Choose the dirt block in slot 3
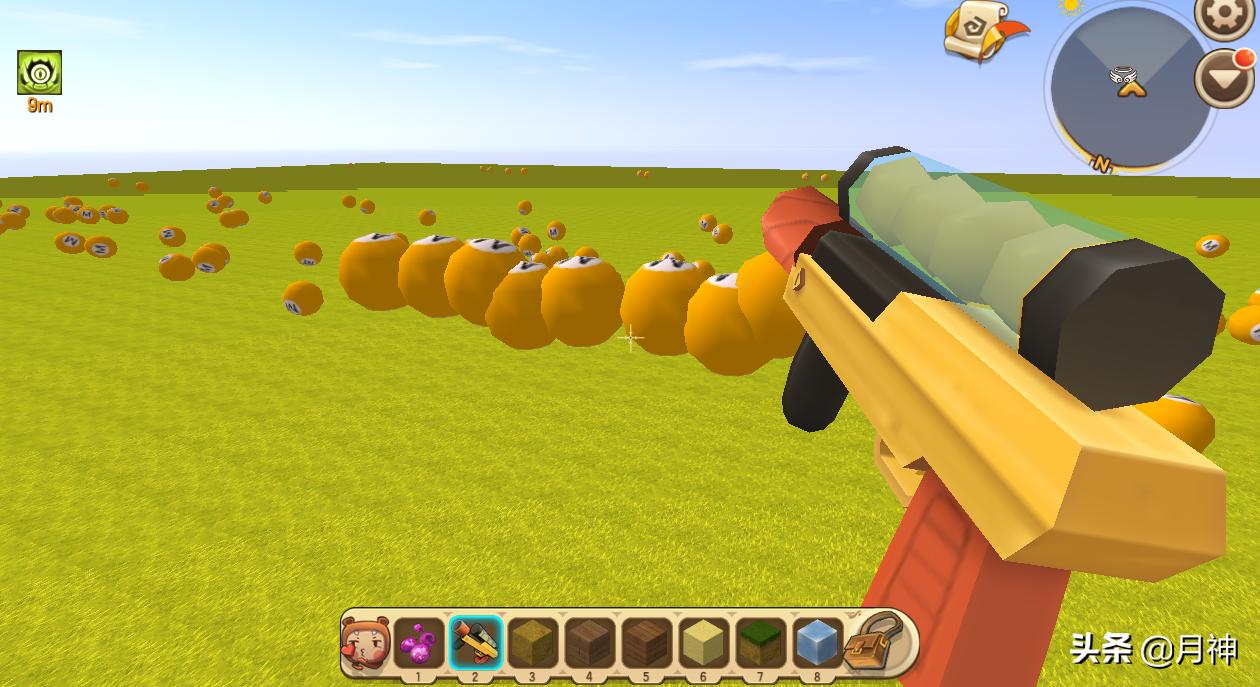Screen dimensions: 1260x687 pyautogui.click(x=532, y=642)
